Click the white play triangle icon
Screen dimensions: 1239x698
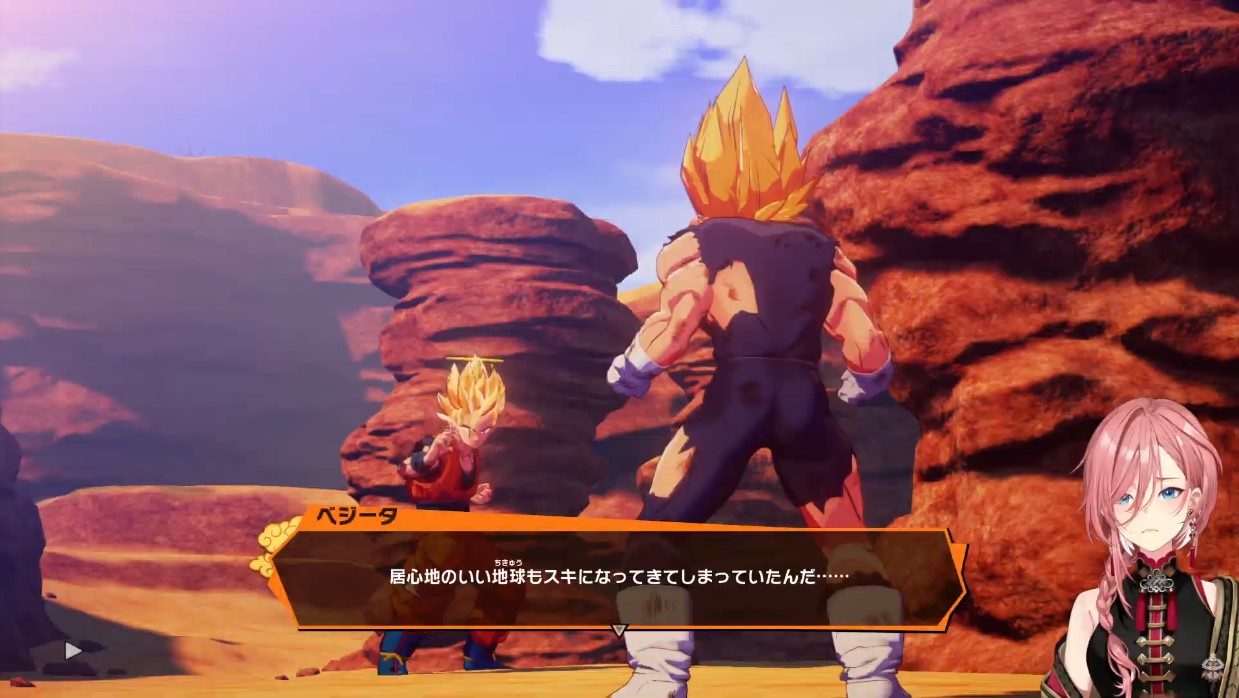[72, 650]
